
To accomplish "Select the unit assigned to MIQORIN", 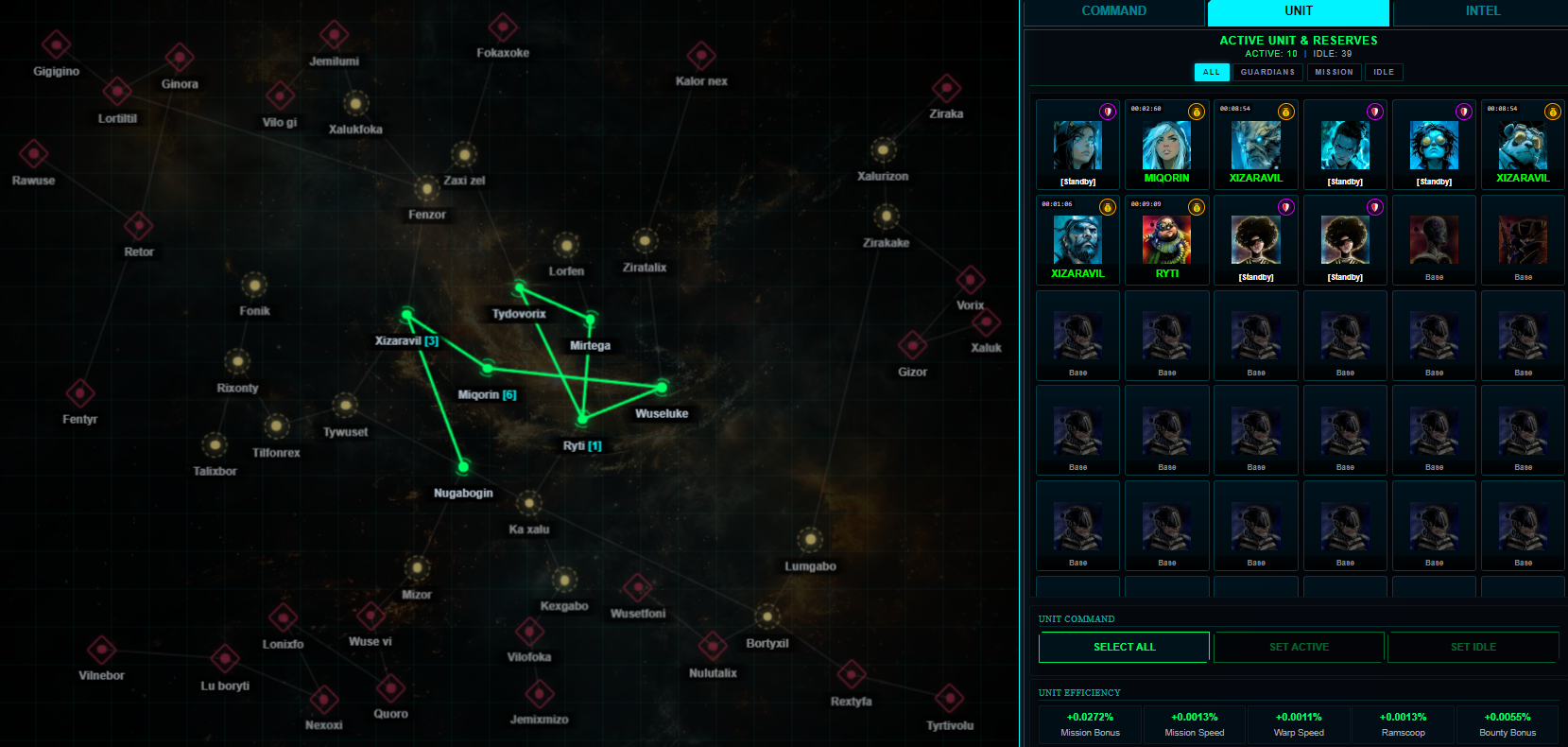I will tap(1167, 146).
